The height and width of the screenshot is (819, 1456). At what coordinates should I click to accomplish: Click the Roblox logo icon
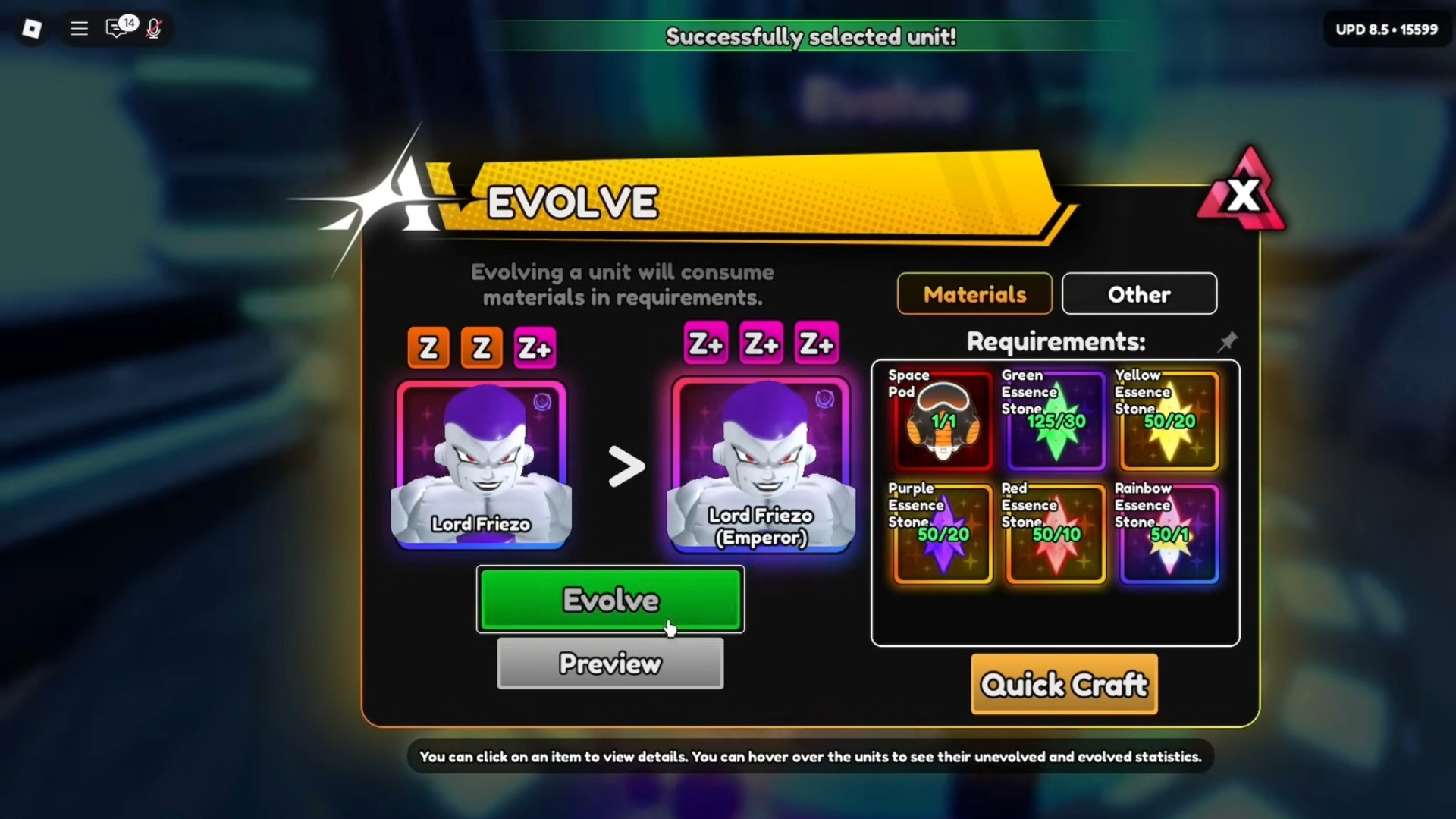click(x=30, y=29)
